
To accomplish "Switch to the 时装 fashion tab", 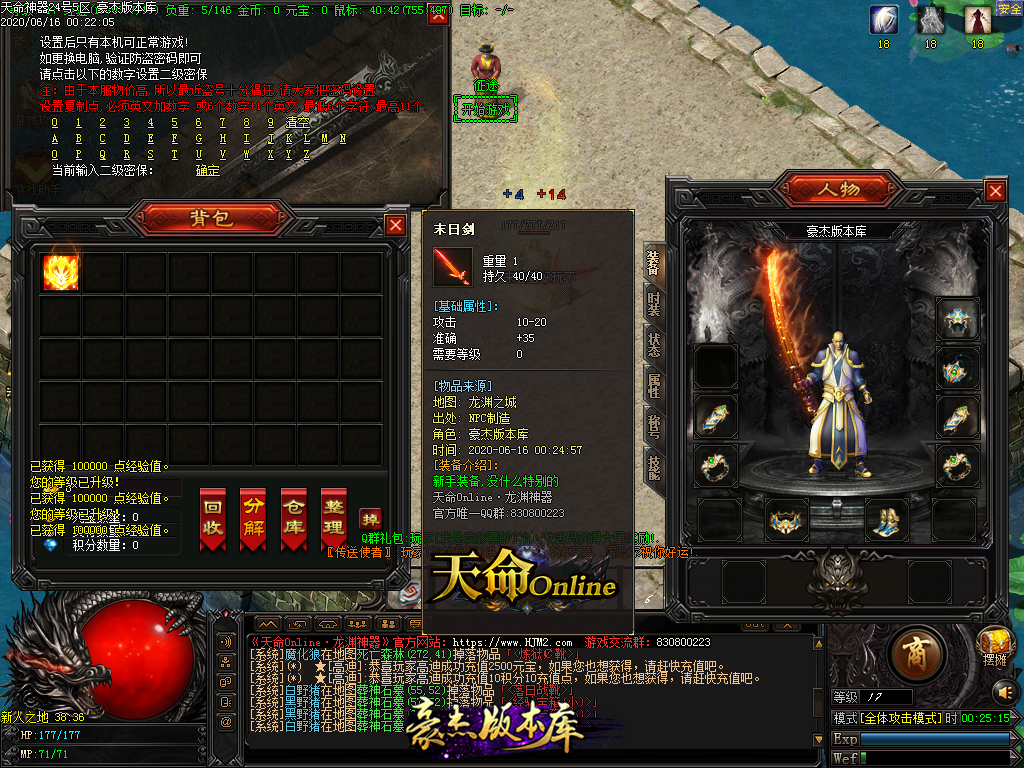I will click(653, 305).
